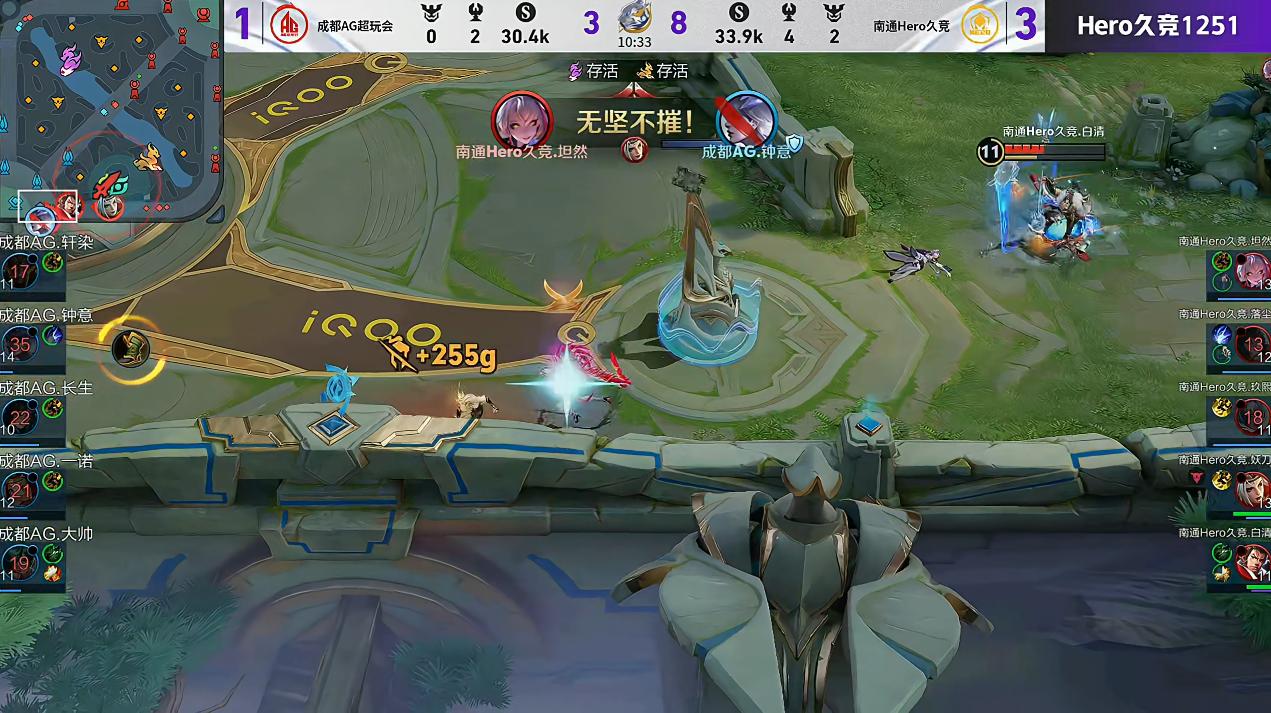1271x713 pixels.
Task: Select 成都AG.轩染 player portrait
Action: (20, 271)
